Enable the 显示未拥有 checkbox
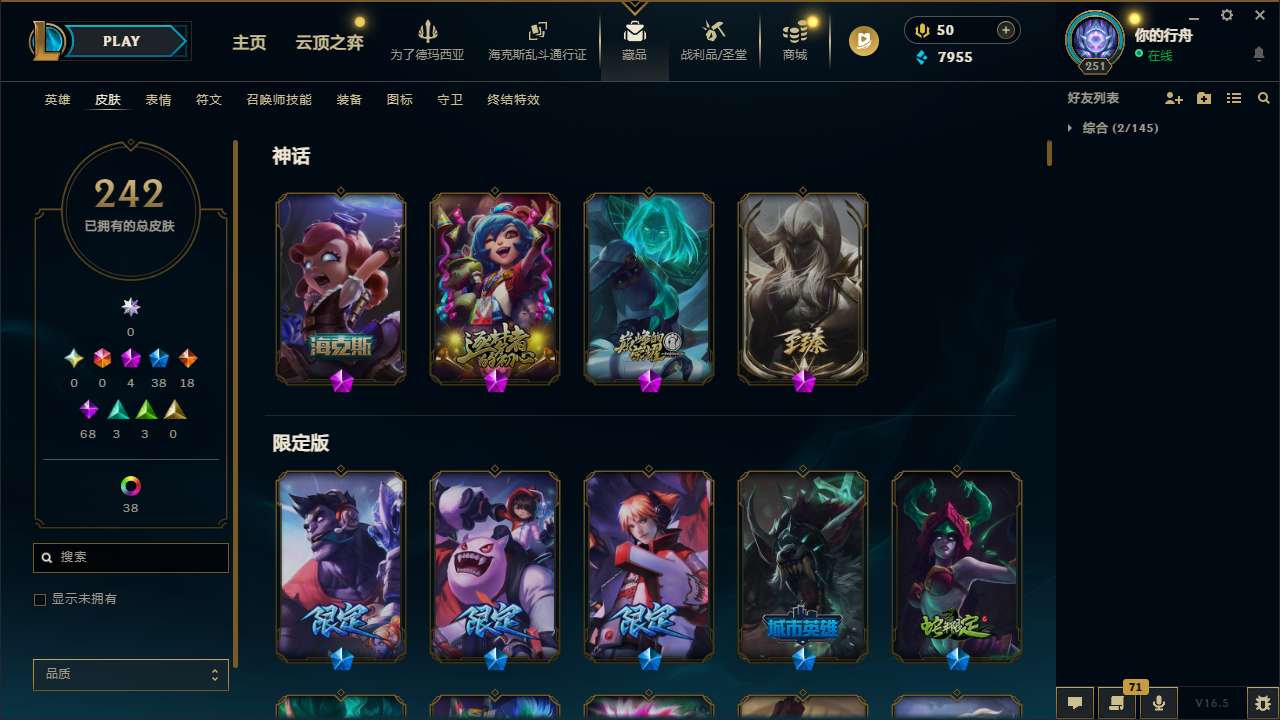The image size is (1280, 720). click(40, 599)
